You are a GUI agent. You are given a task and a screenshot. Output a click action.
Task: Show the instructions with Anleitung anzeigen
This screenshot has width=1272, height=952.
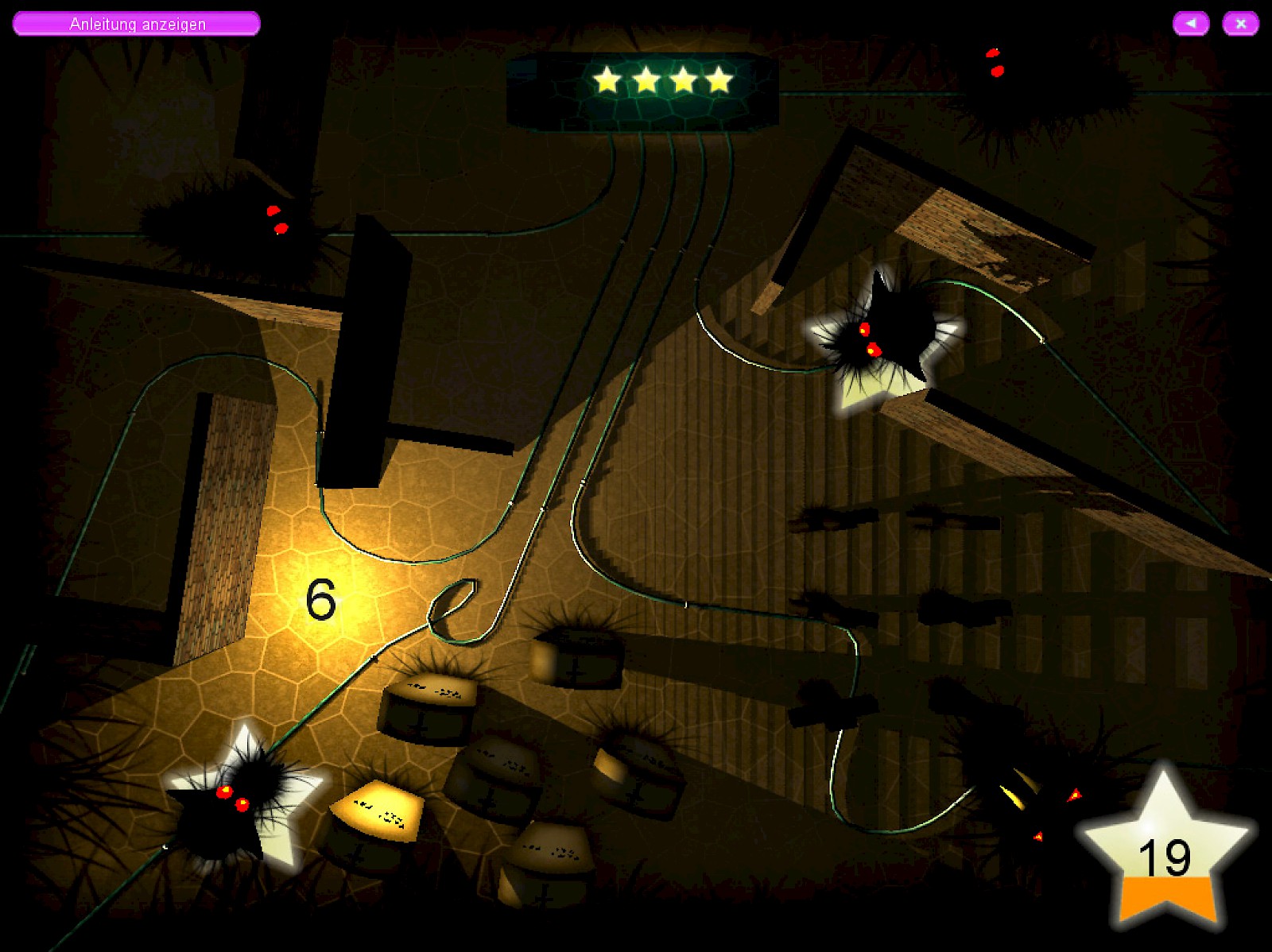(137, 24)
